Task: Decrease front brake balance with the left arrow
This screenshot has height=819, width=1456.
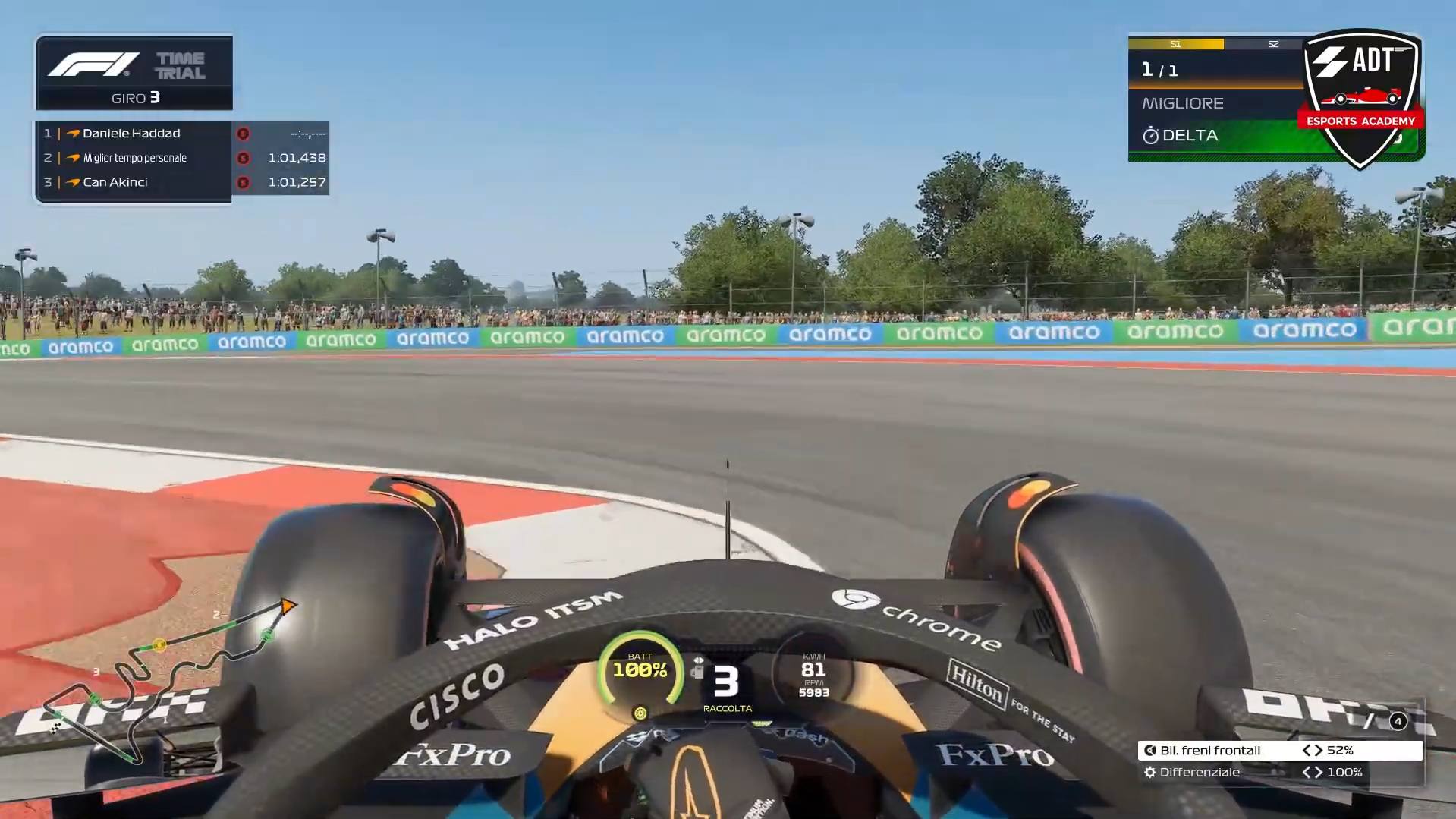Action: [x=1307, y=750]
